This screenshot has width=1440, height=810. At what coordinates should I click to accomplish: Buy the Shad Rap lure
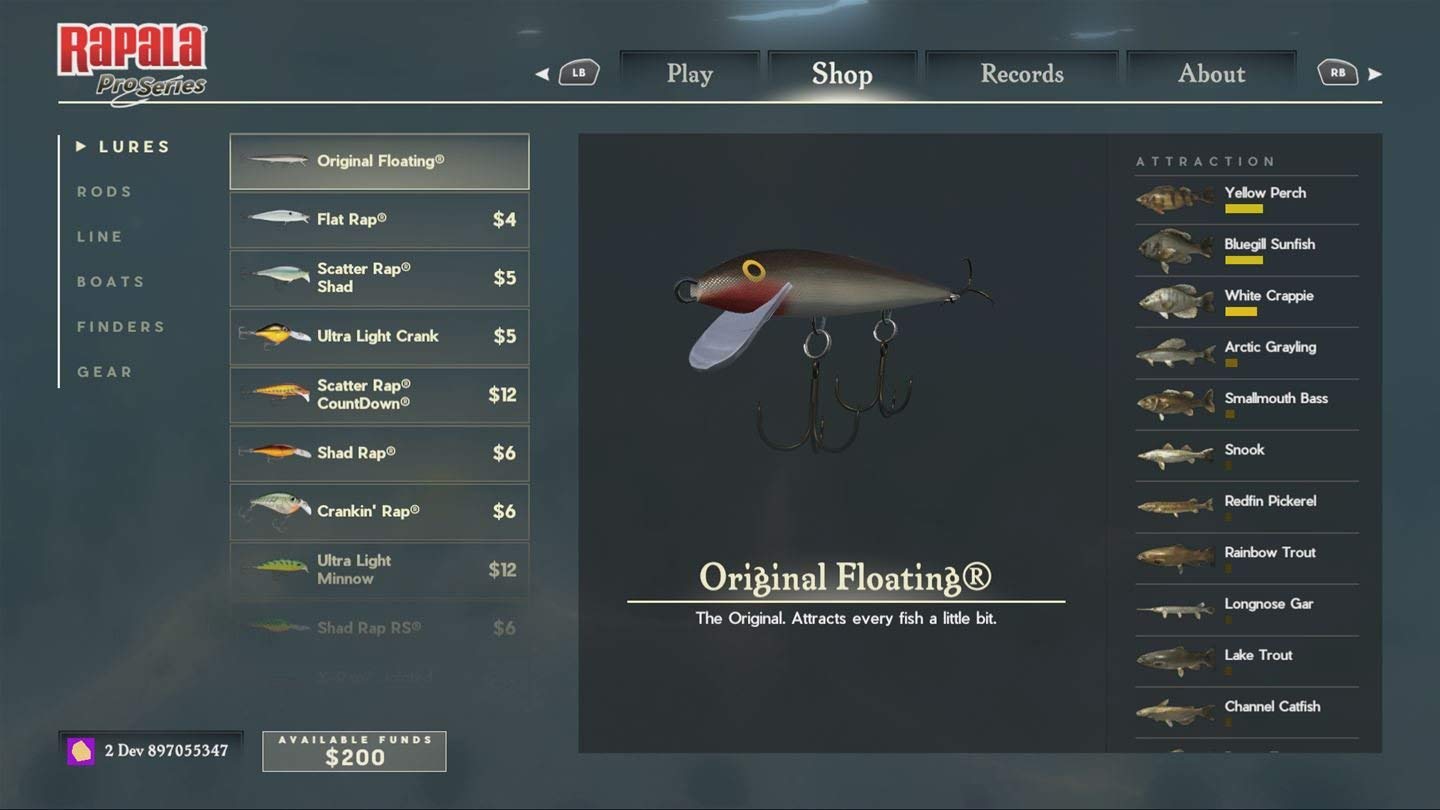379,453
